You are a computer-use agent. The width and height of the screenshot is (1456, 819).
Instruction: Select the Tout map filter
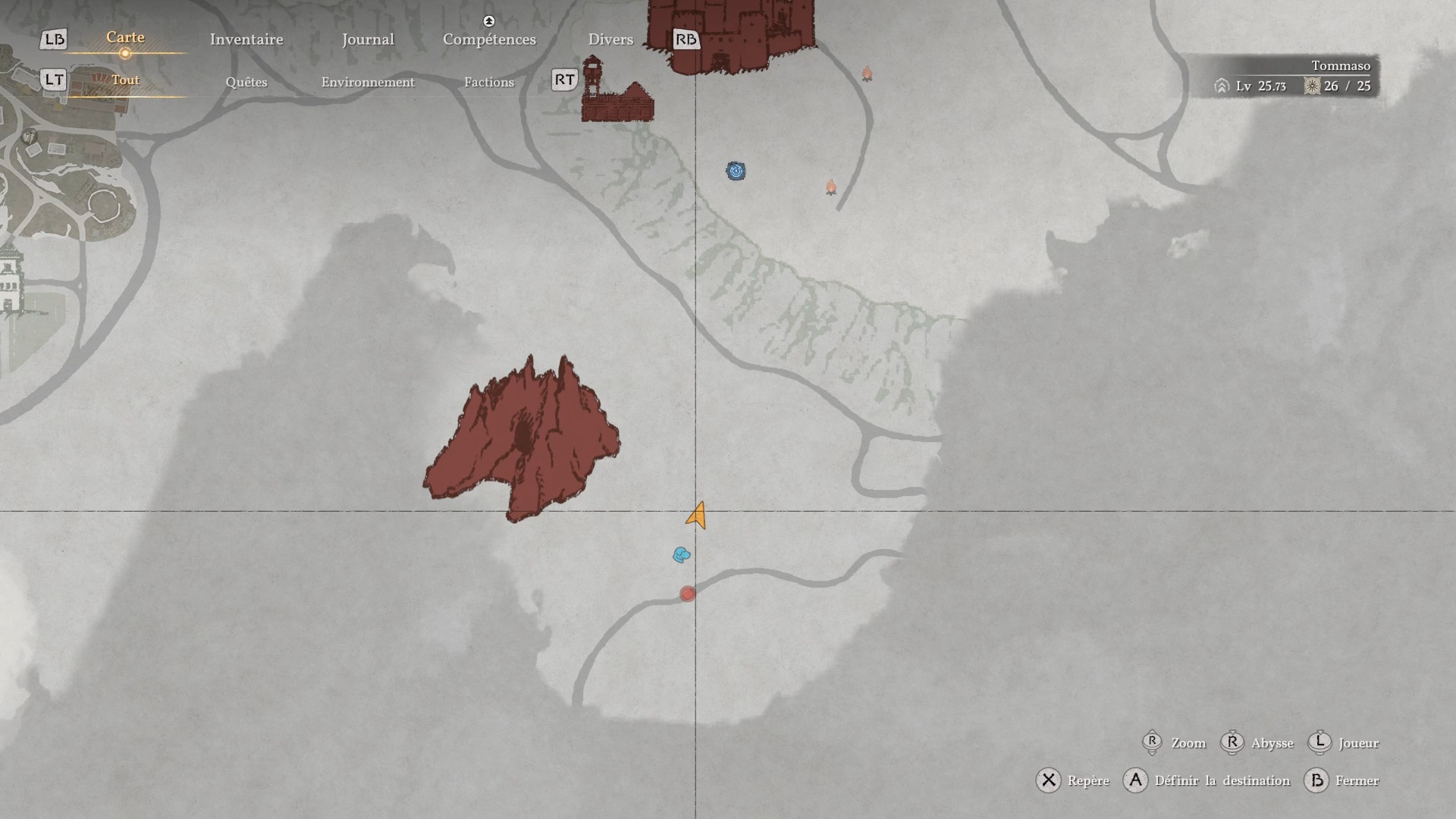click(x=125, y=80)
